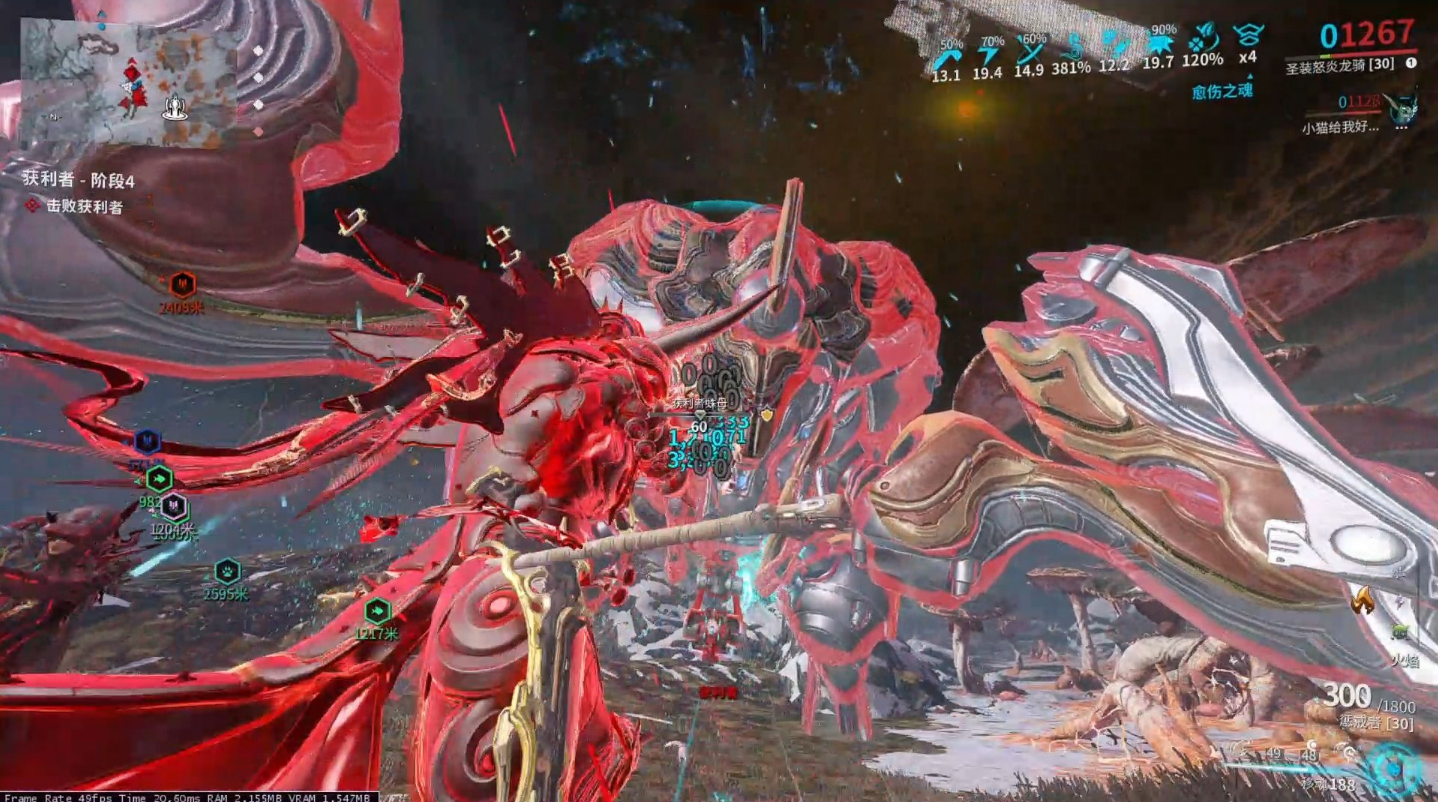Click the landing craft marker on the minimap
Viewport: 1438px width, 802px height.
coord(176,106)
